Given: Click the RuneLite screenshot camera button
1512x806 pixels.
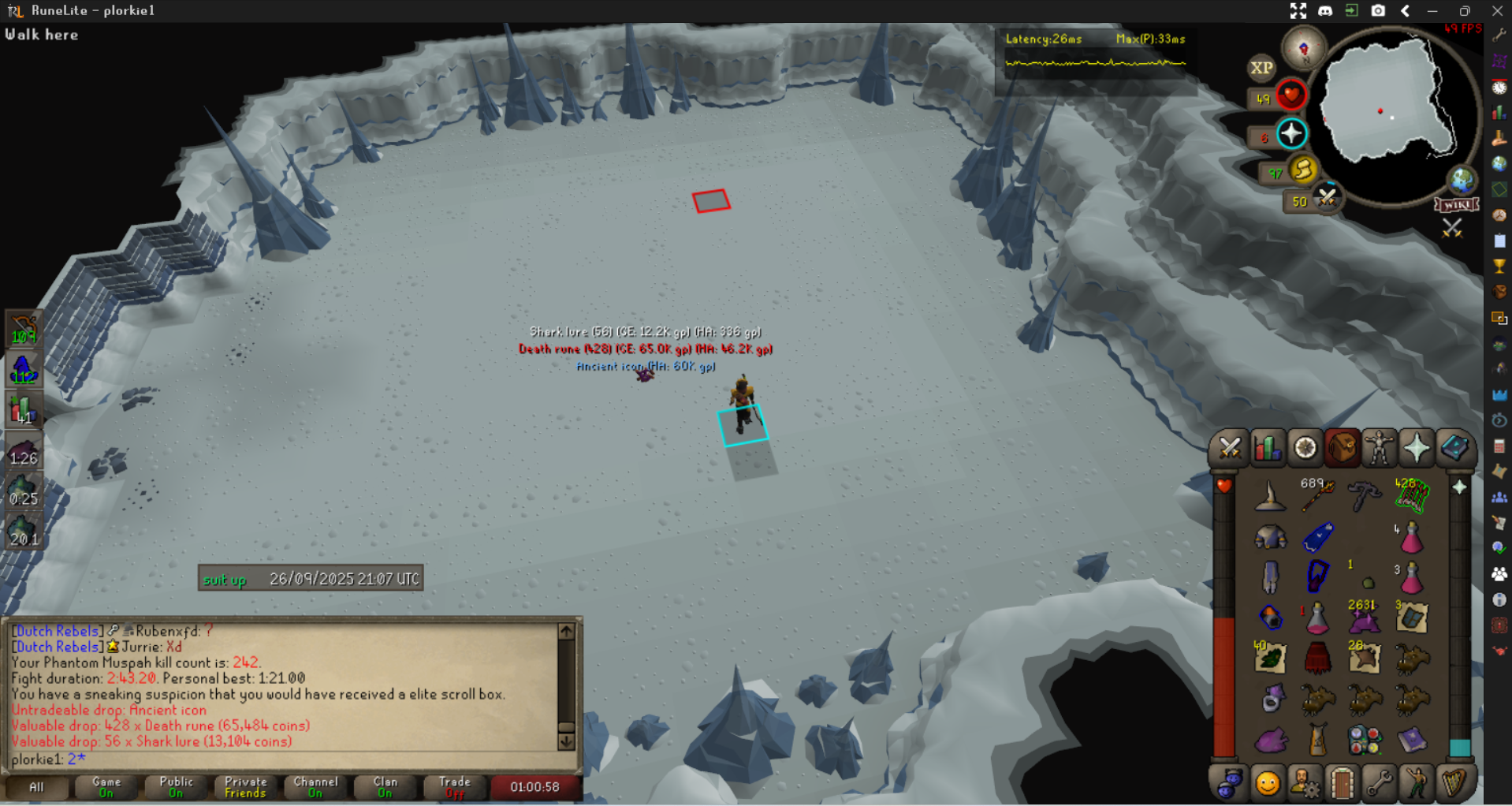Looking at the screenshot, I should (1378, 10).
